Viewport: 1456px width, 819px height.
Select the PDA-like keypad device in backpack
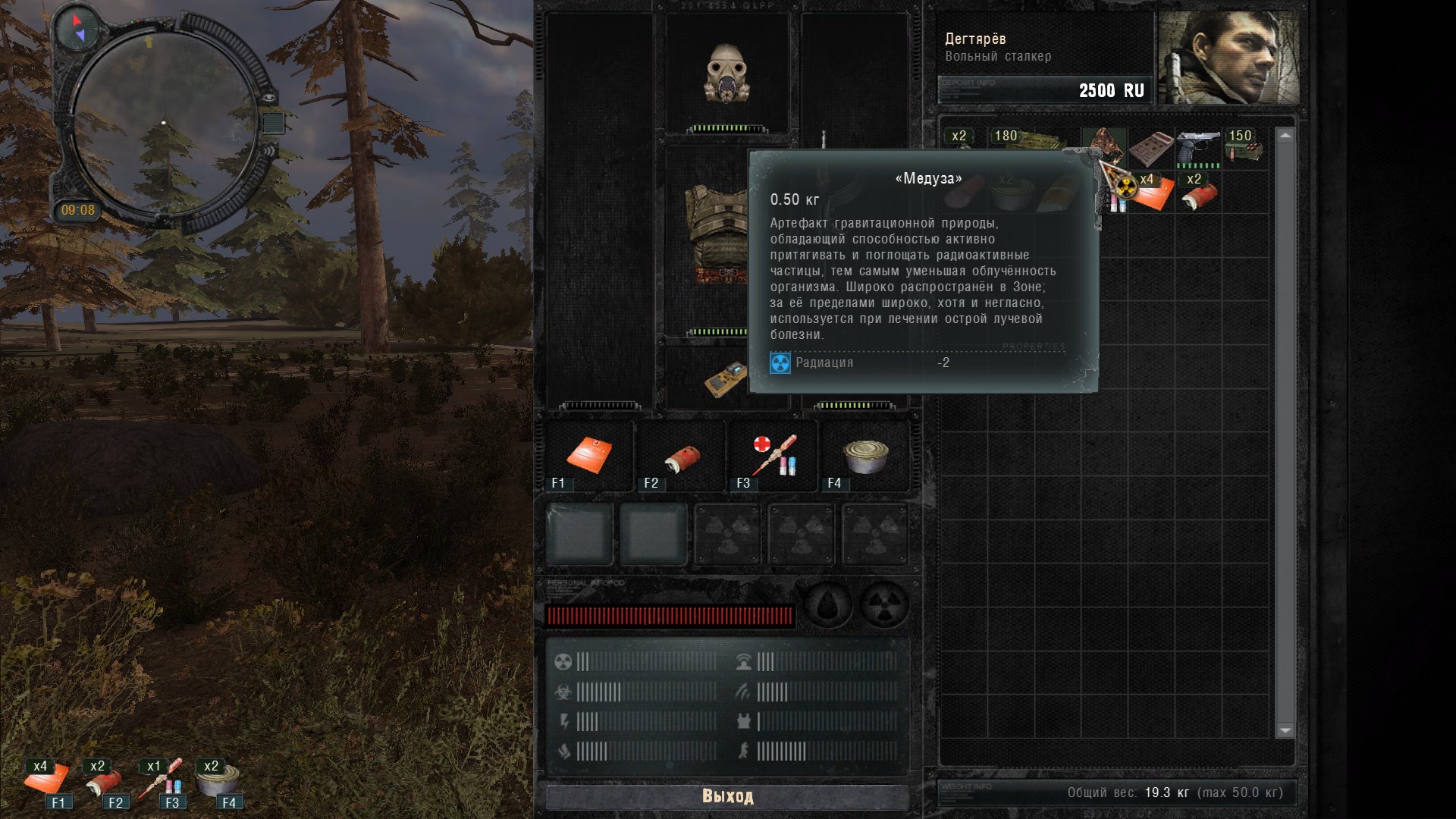coord(1150,148)
